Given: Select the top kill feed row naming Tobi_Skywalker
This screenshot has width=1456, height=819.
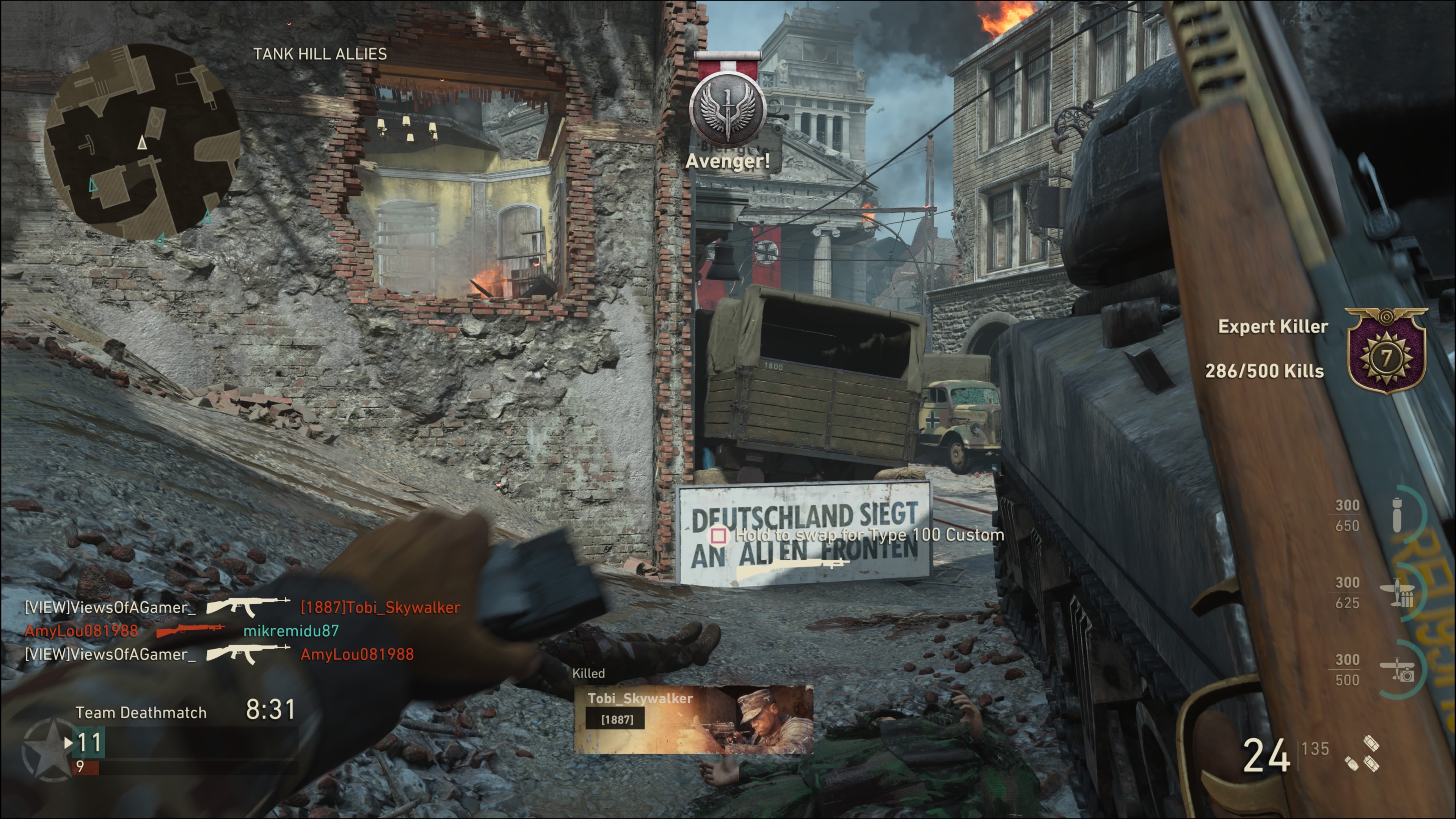Looking at the screenshot, I should 242,607.
